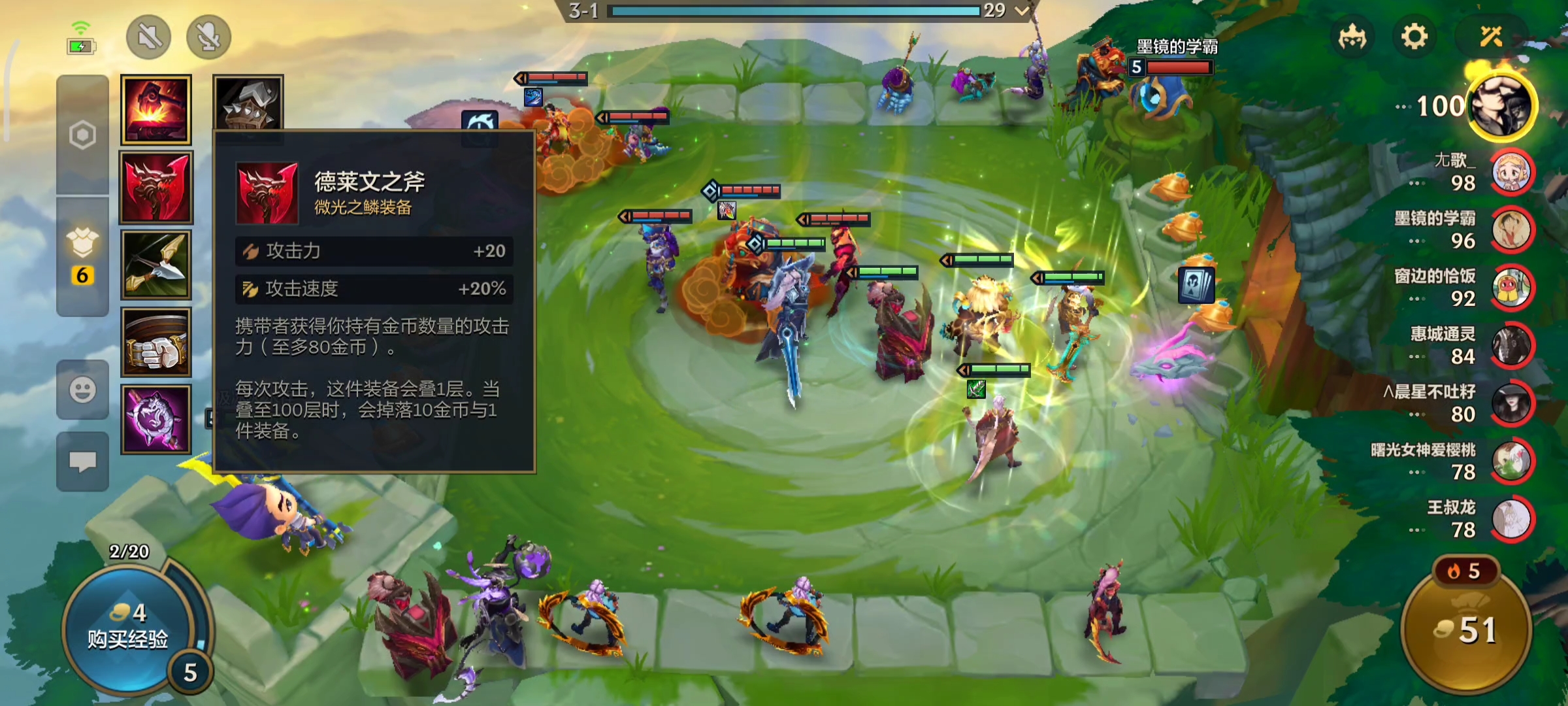Unmute the microphone

(x=207, y=37)
